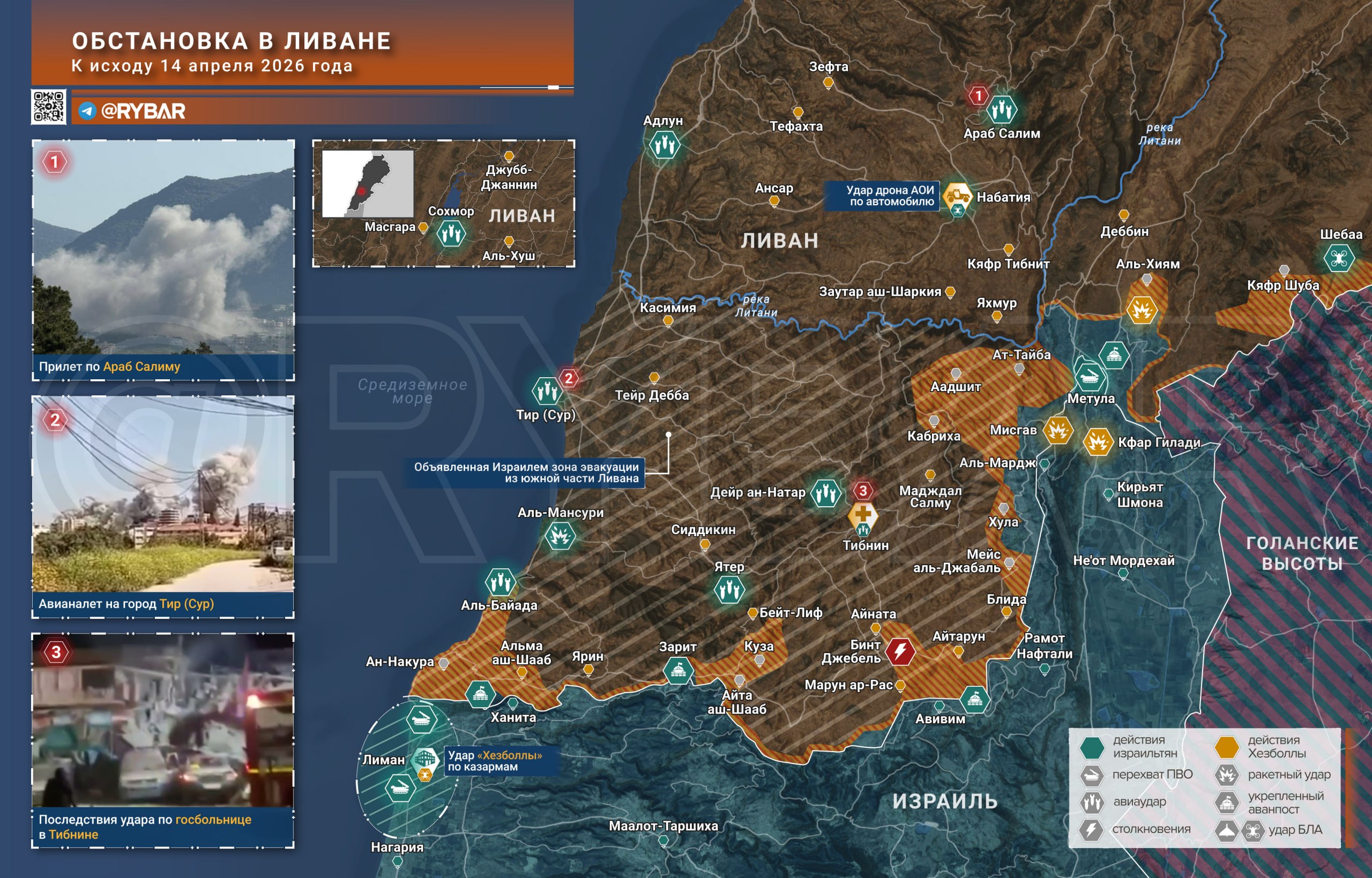
Task: Click the QR code beside @RYBAR
Action: point(48,107)
